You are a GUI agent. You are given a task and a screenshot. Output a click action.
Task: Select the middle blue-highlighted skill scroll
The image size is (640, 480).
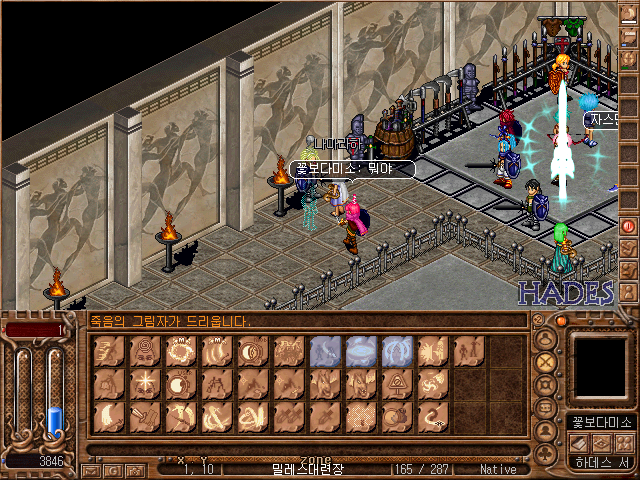pos(362,352)
